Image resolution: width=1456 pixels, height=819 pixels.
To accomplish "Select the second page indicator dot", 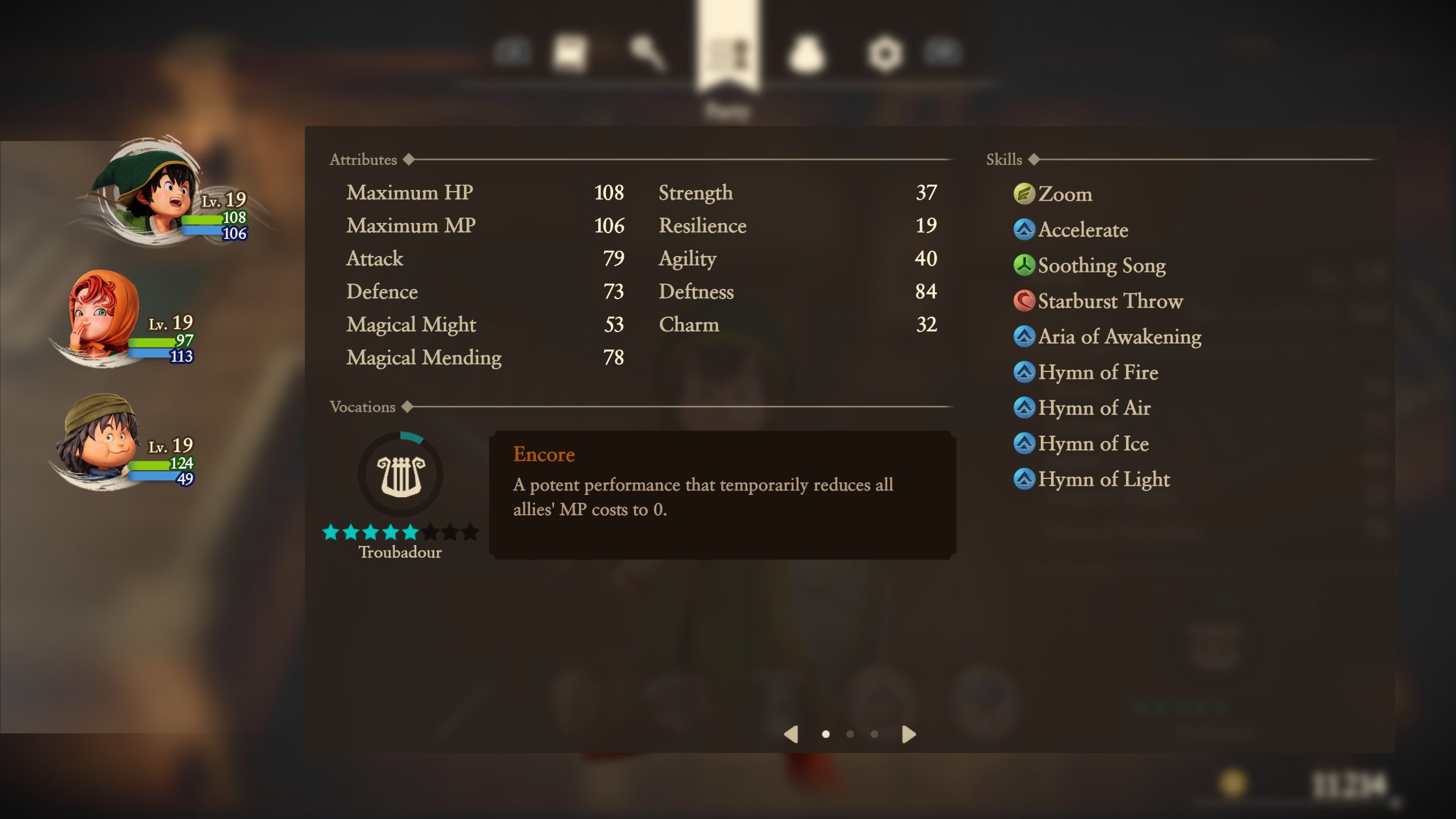I will [x=850, y=734].
